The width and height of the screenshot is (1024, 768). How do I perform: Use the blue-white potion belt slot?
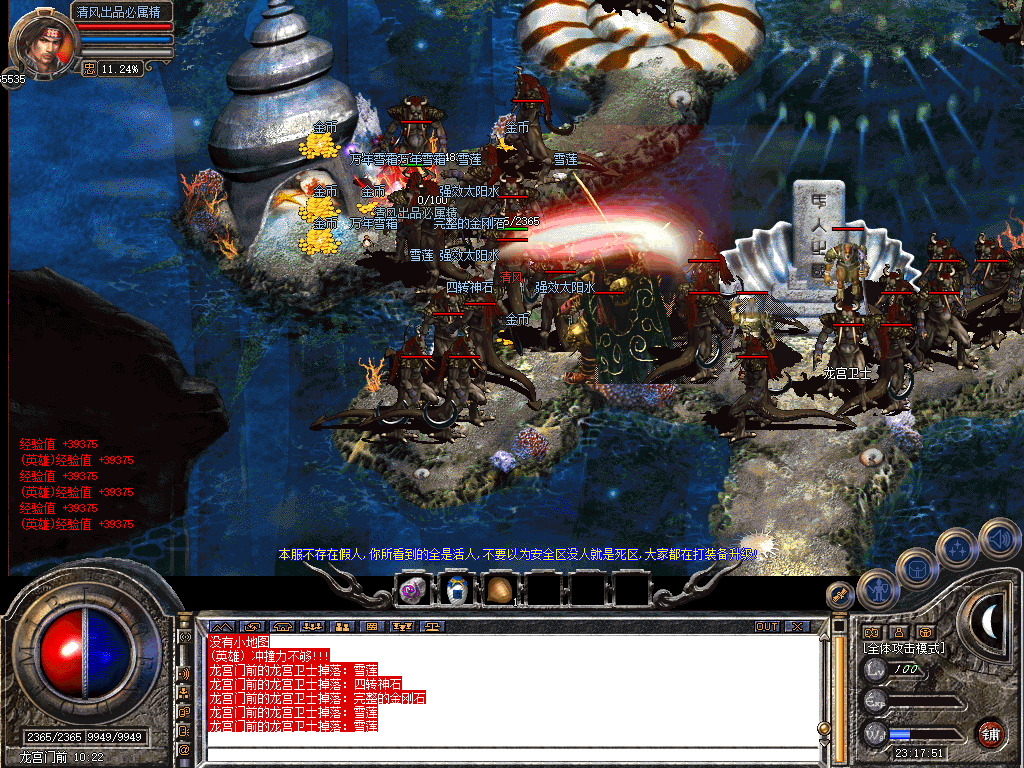click(455, 591)
